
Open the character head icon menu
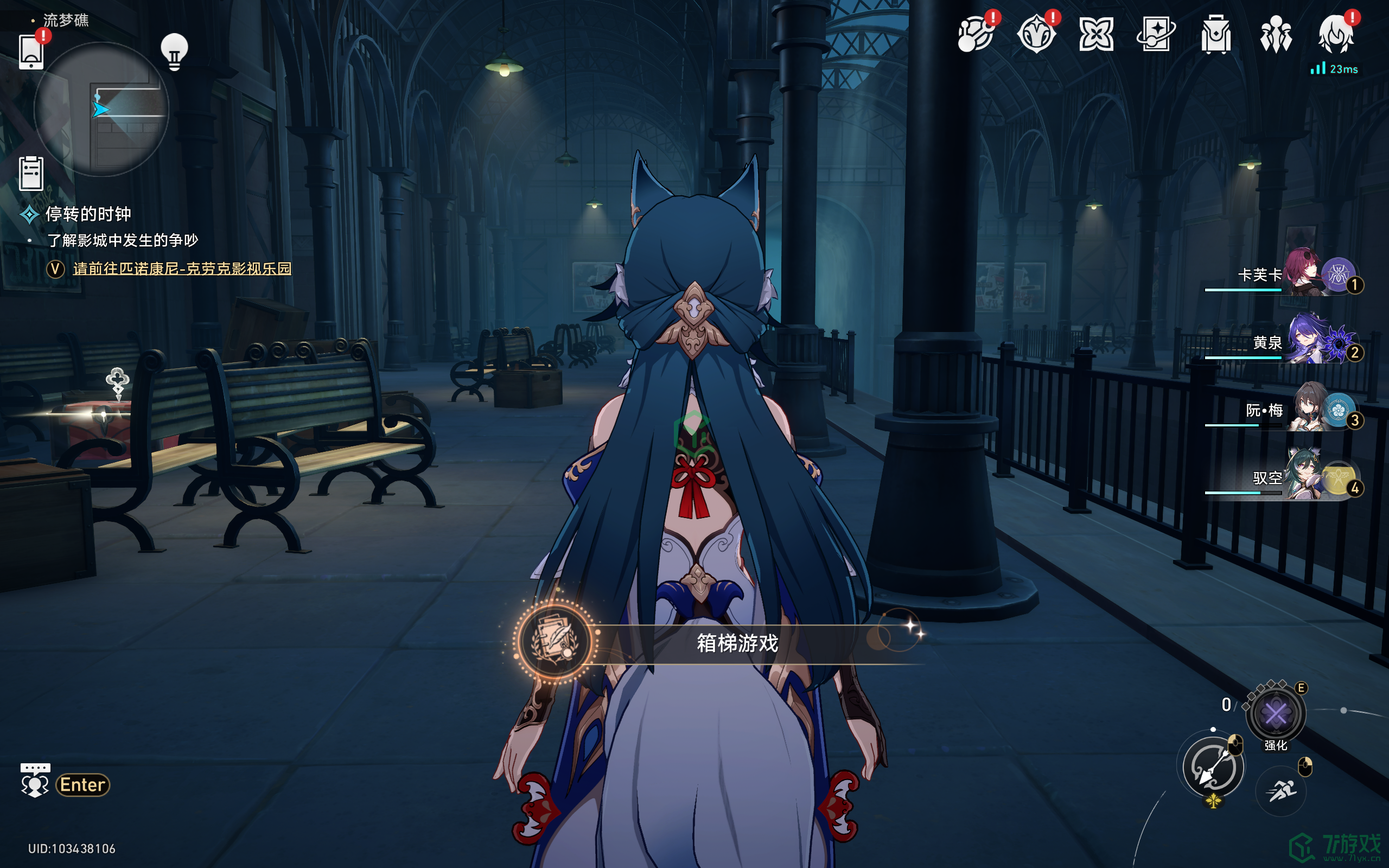click(1336, 34)
